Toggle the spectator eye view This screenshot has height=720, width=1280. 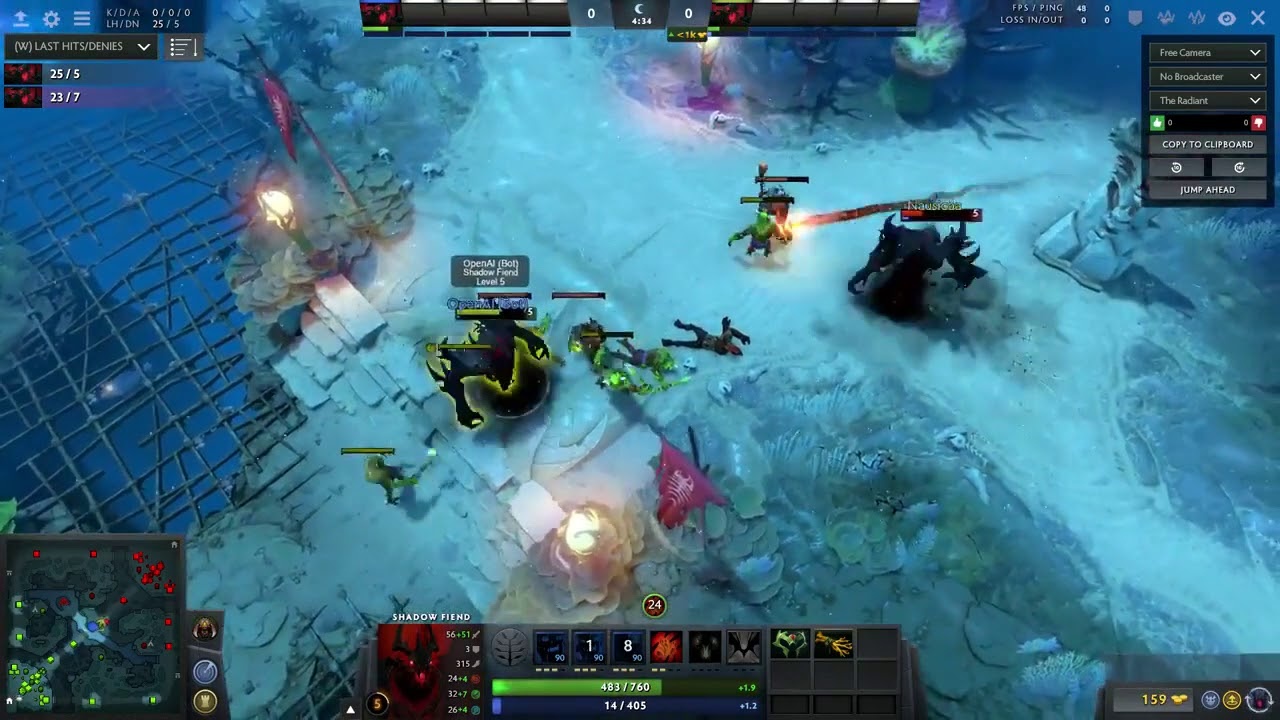tap(1227, 18)
